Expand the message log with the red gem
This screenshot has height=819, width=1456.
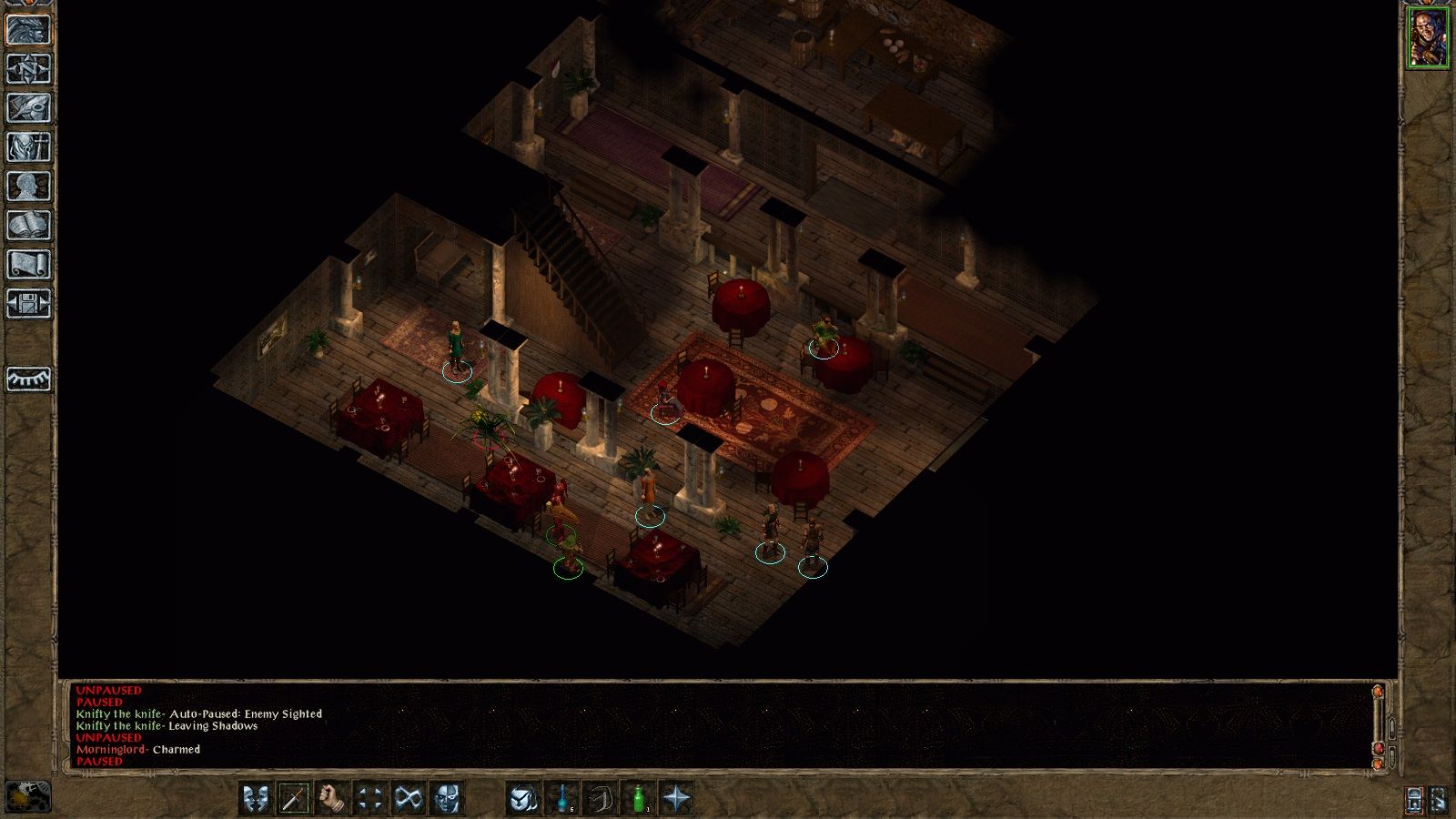(1379, 749)
